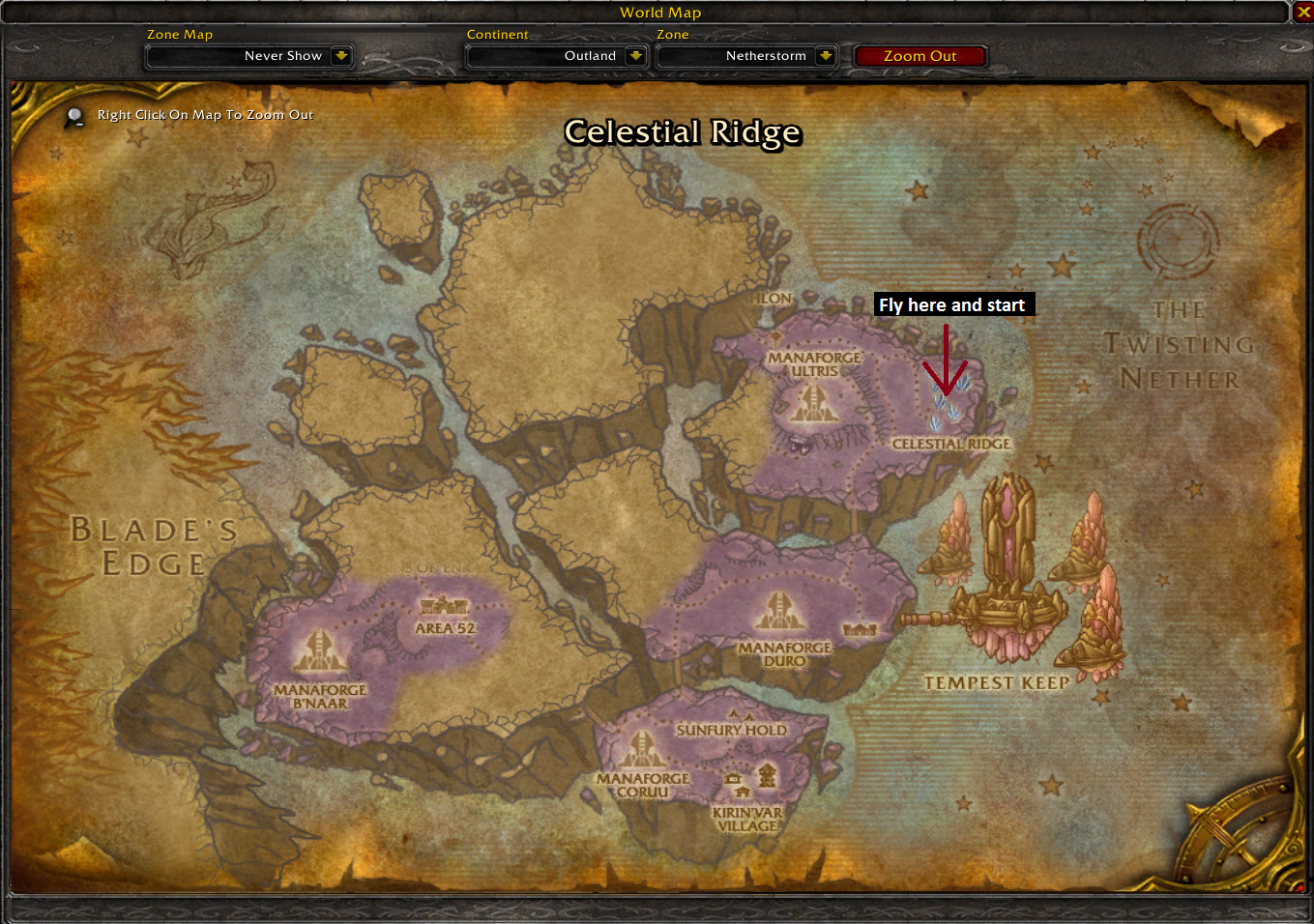Open the Zone dropdown set to Netherstorm
This screenshot has height=924, width=1314.
pos(825,56)
